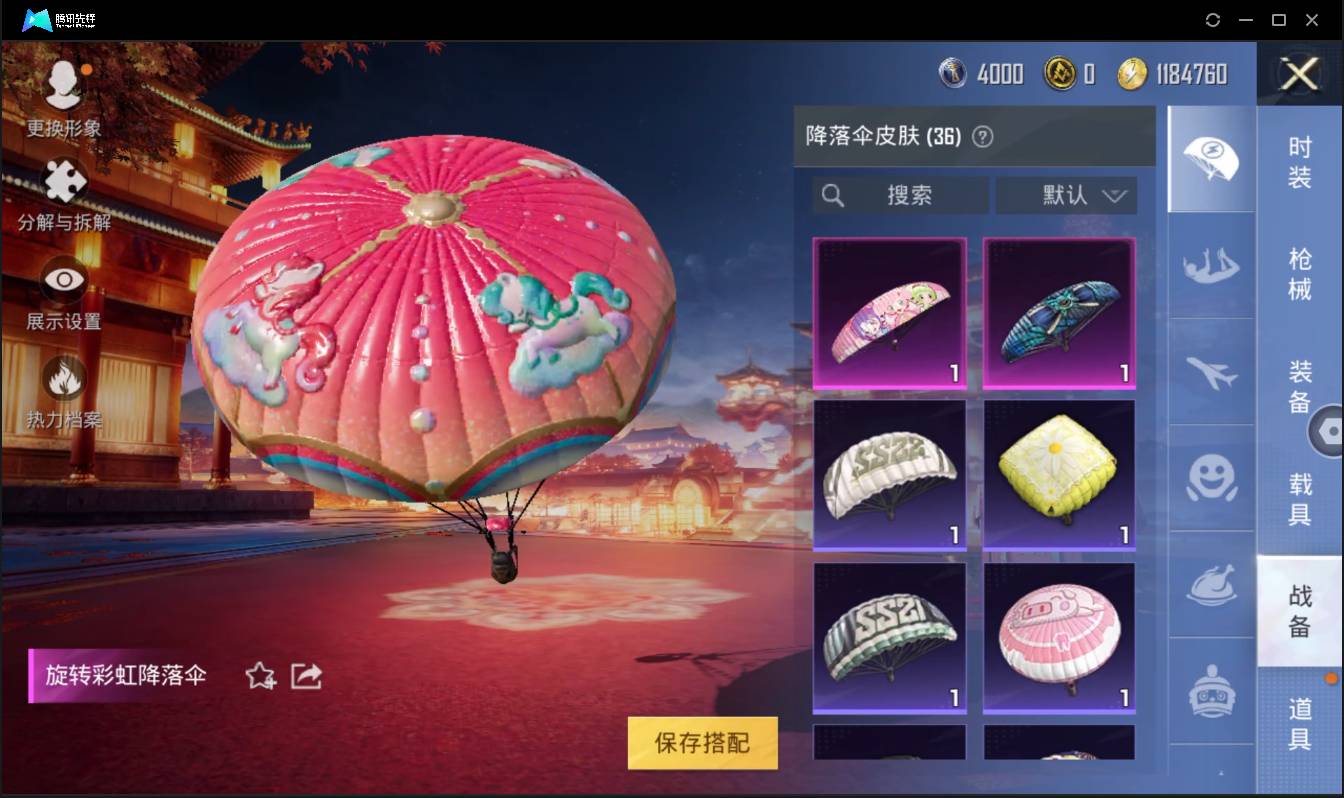Viewport: 1344px width, 798px height.
Task: Favorite the 旋转彩虹降落伞 with the star
Action: pos(258,676)
